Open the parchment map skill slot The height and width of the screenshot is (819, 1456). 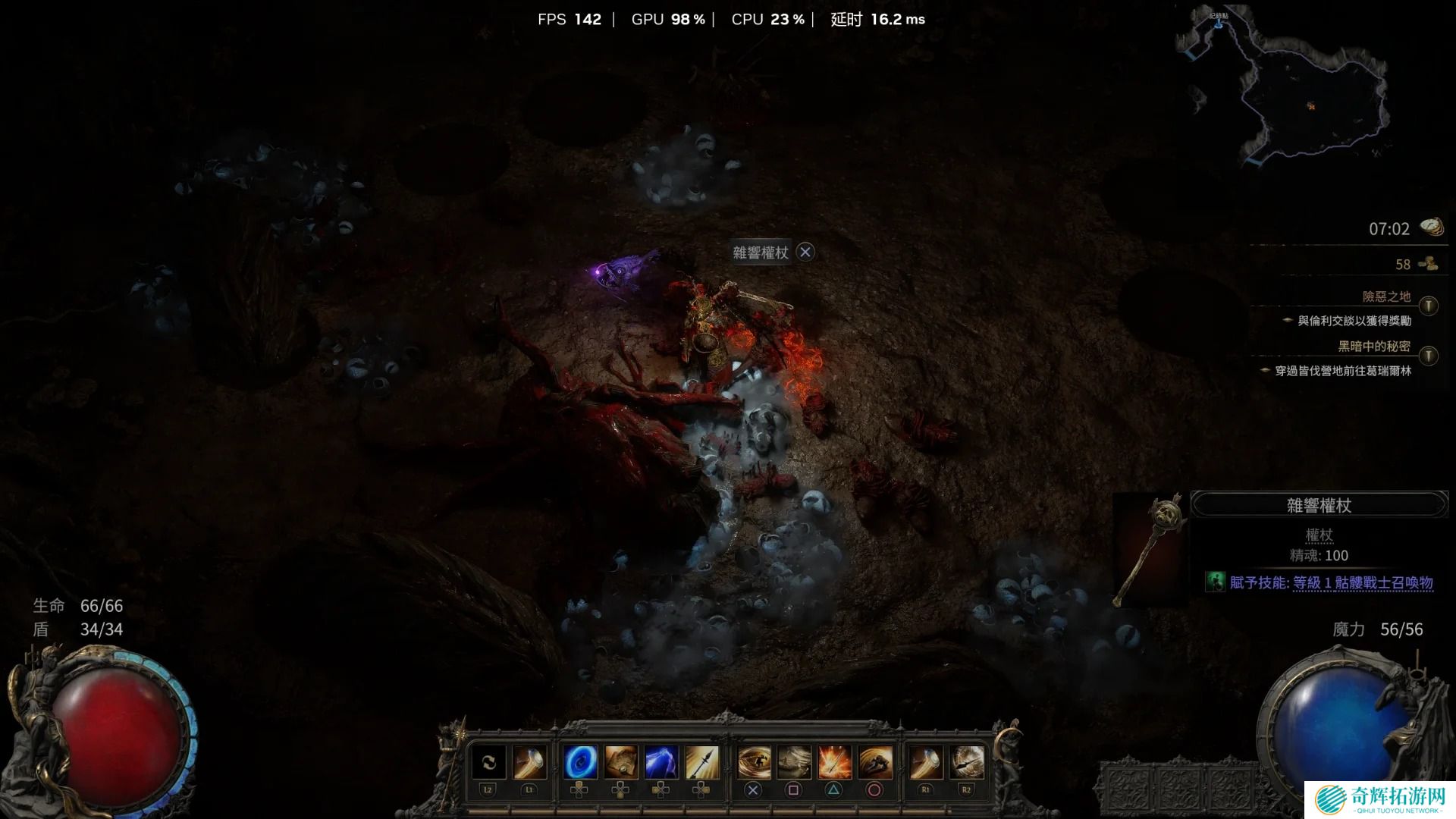620,762
